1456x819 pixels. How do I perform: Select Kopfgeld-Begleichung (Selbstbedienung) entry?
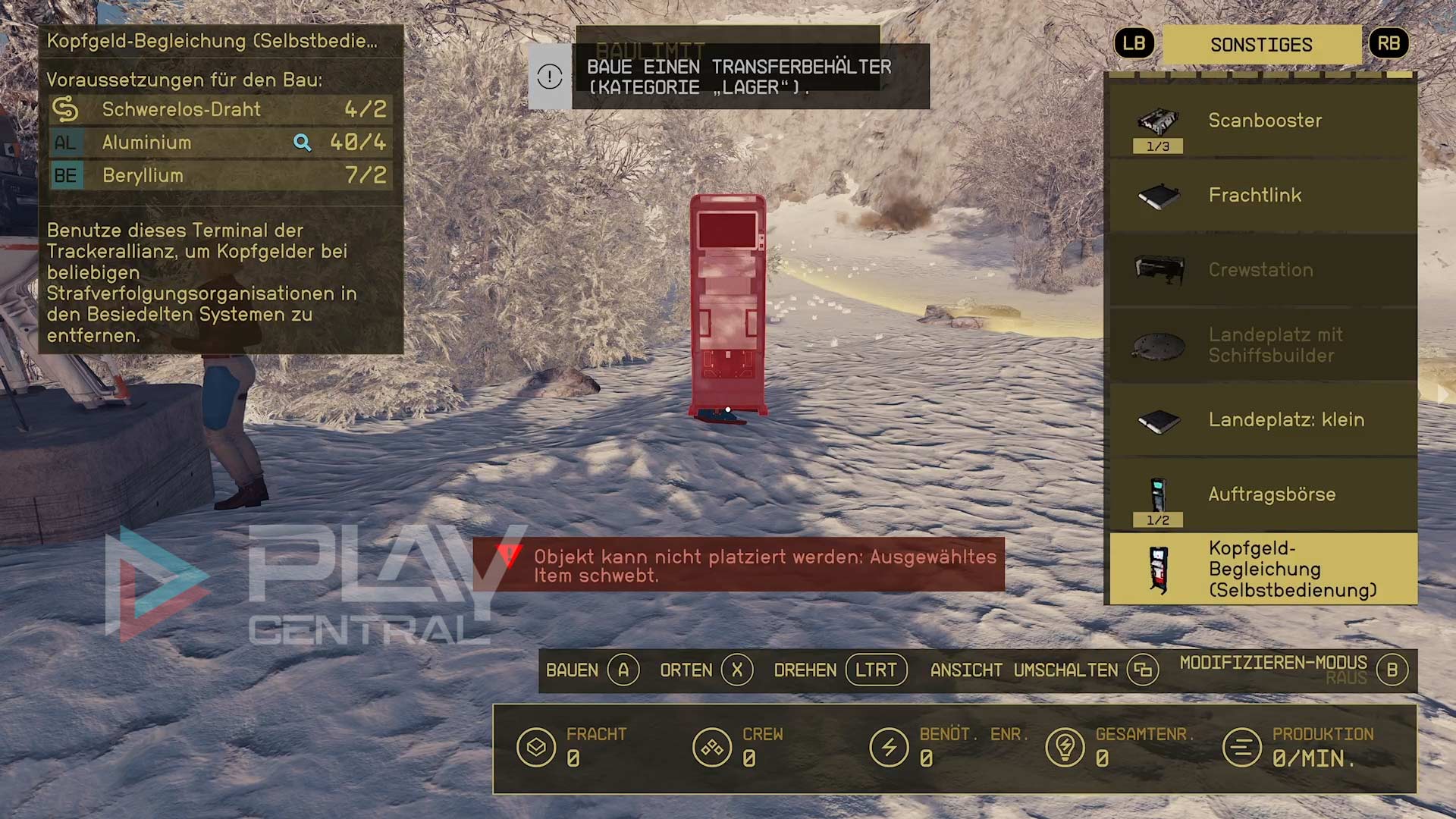[1263, 569]
